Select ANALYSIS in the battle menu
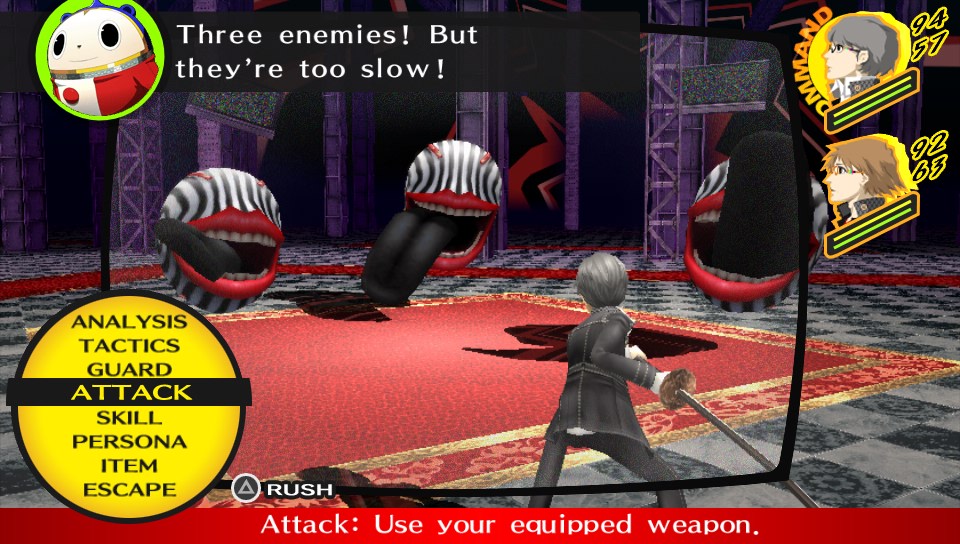 (129, 322)
